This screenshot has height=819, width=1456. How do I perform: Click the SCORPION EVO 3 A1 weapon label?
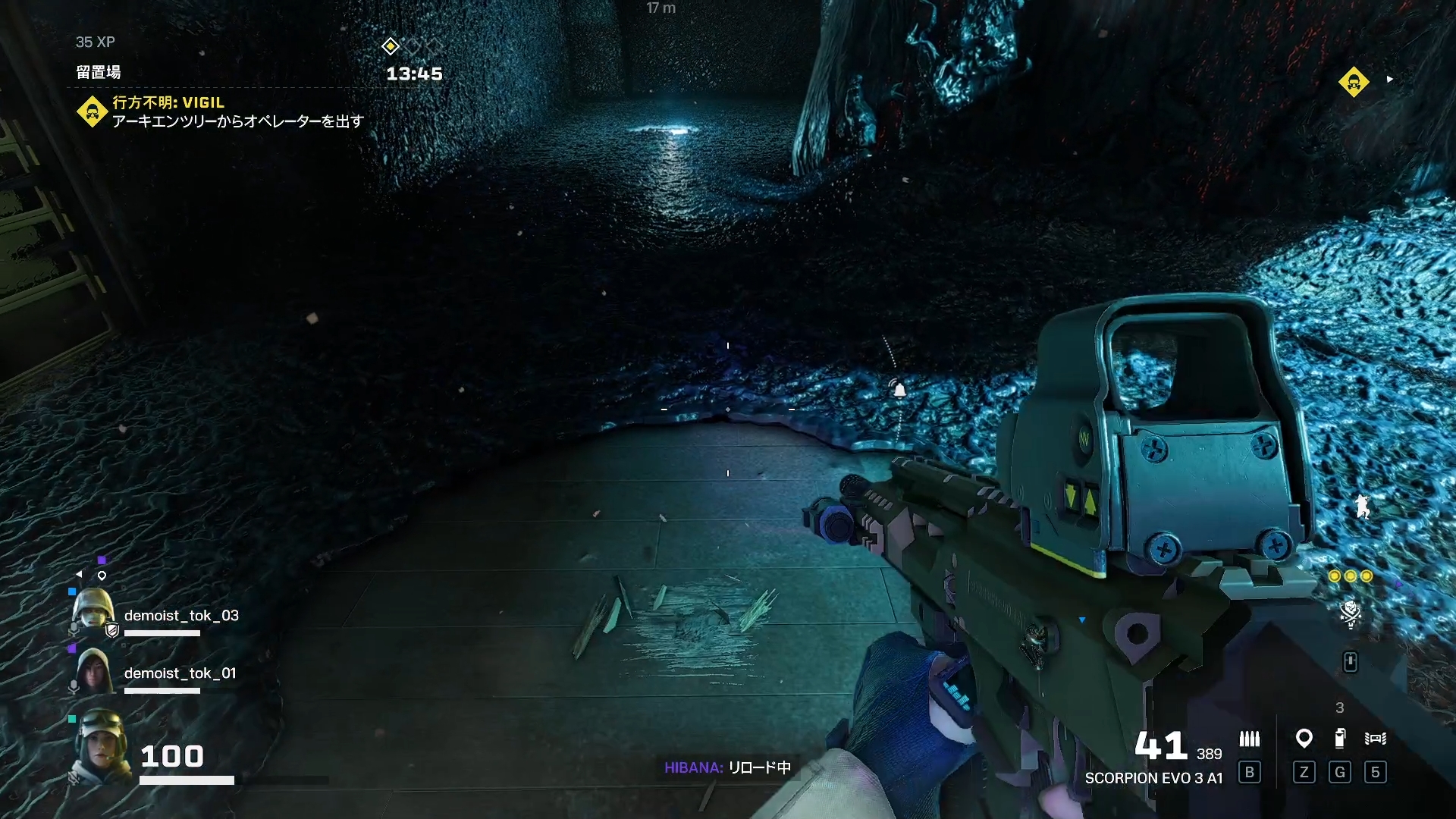click(1153, 778)
